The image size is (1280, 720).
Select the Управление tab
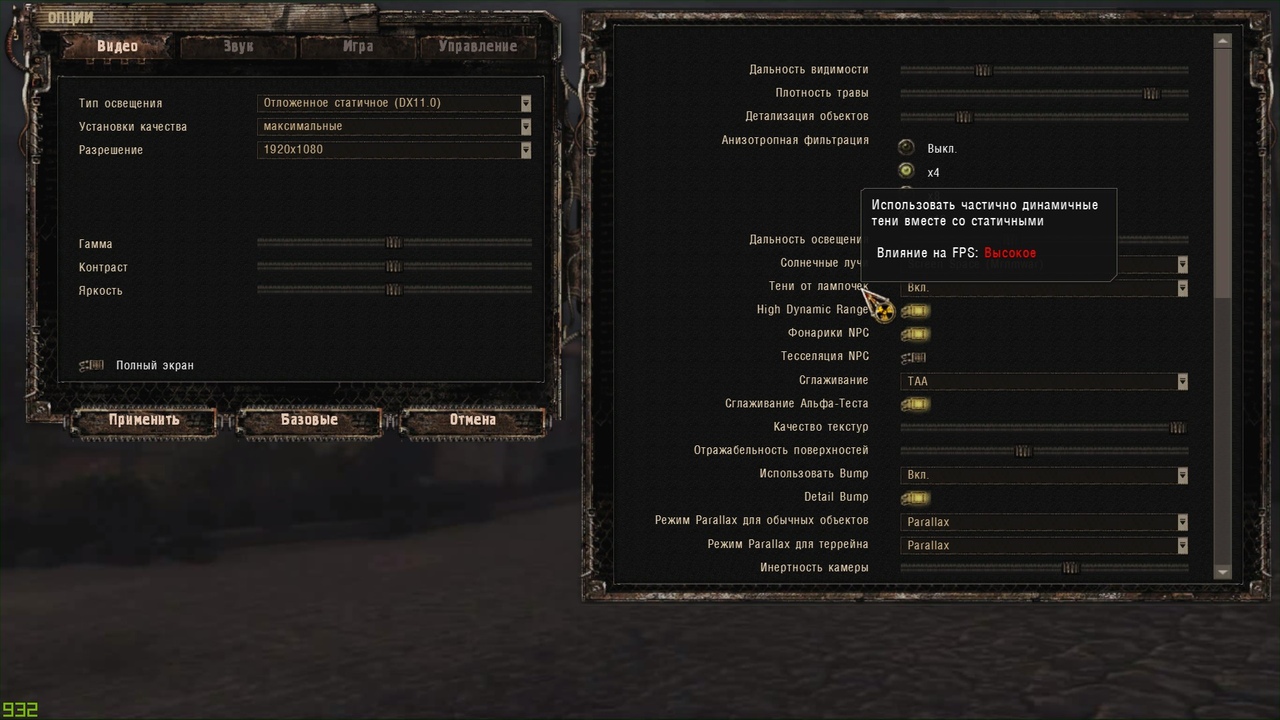pos(477,46)
